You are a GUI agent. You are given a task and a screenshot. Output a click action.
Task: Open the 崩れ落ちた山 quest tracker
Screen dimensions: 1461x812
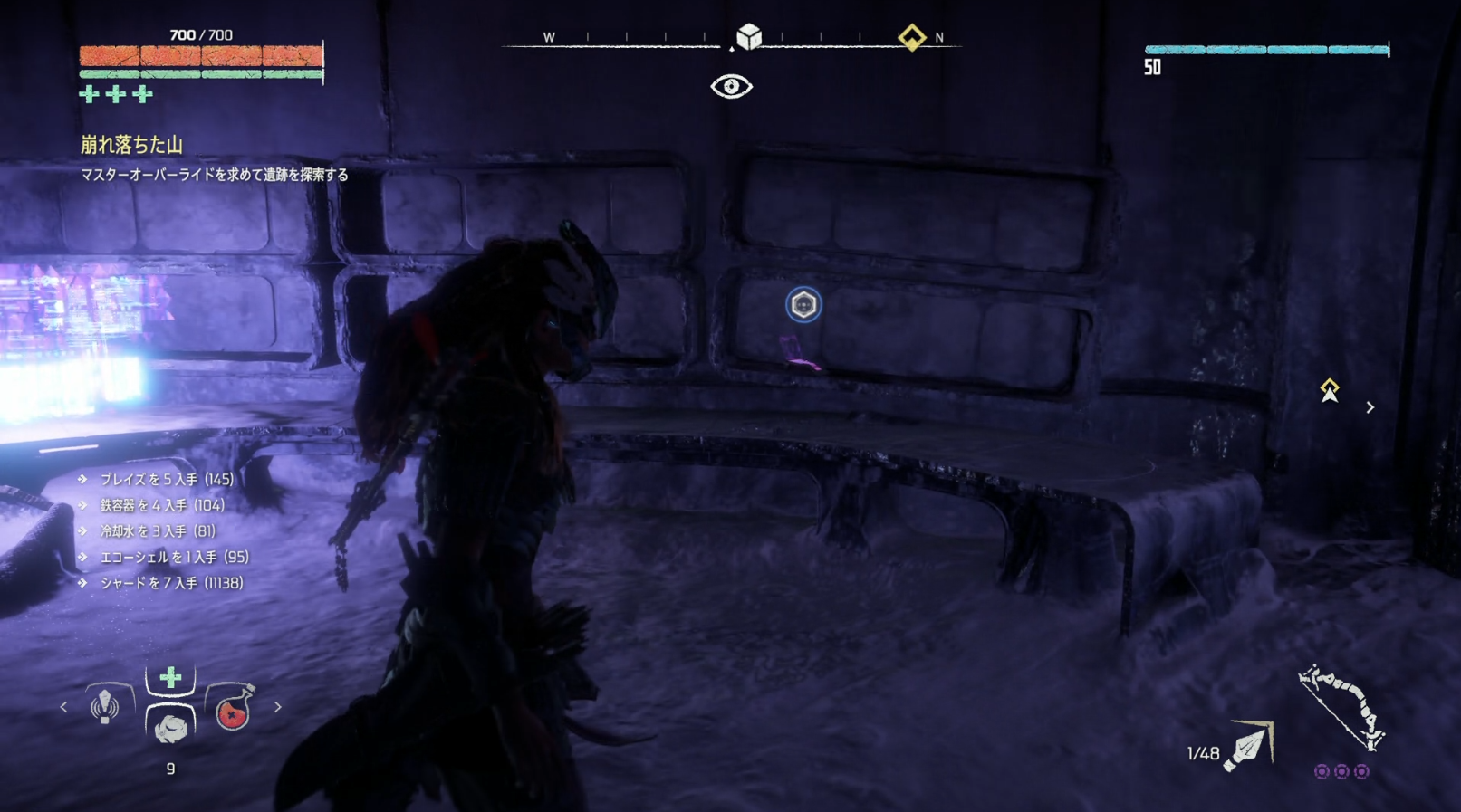pos(132,145)
